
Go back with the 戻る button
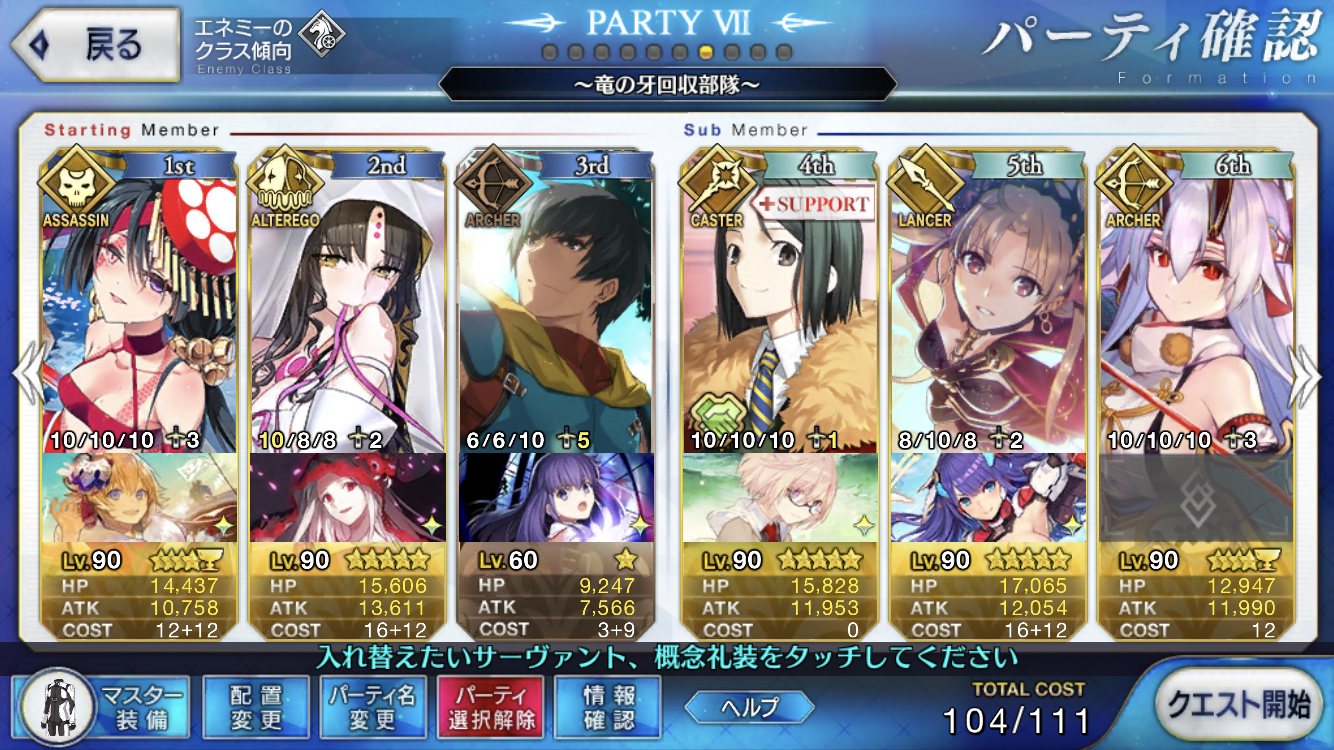tap(95, 45)
